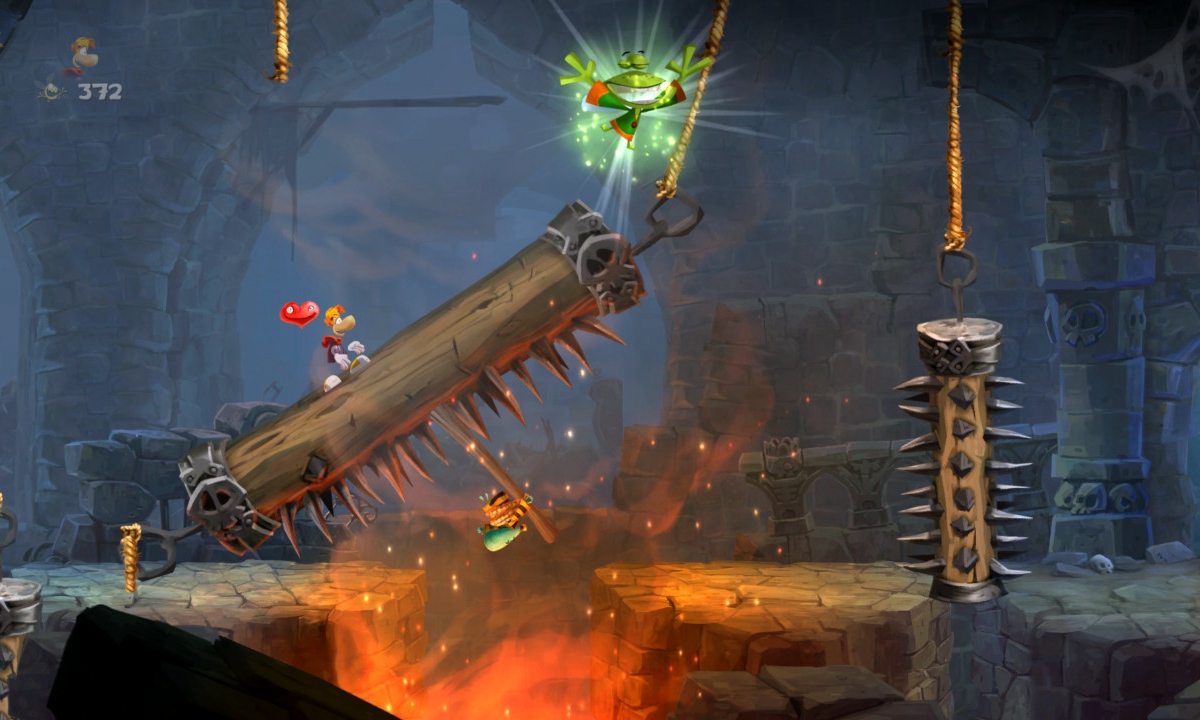Click the Rayman player portrait icon
This screenshot has width=1200, height=720.
[x=81, y=56]
